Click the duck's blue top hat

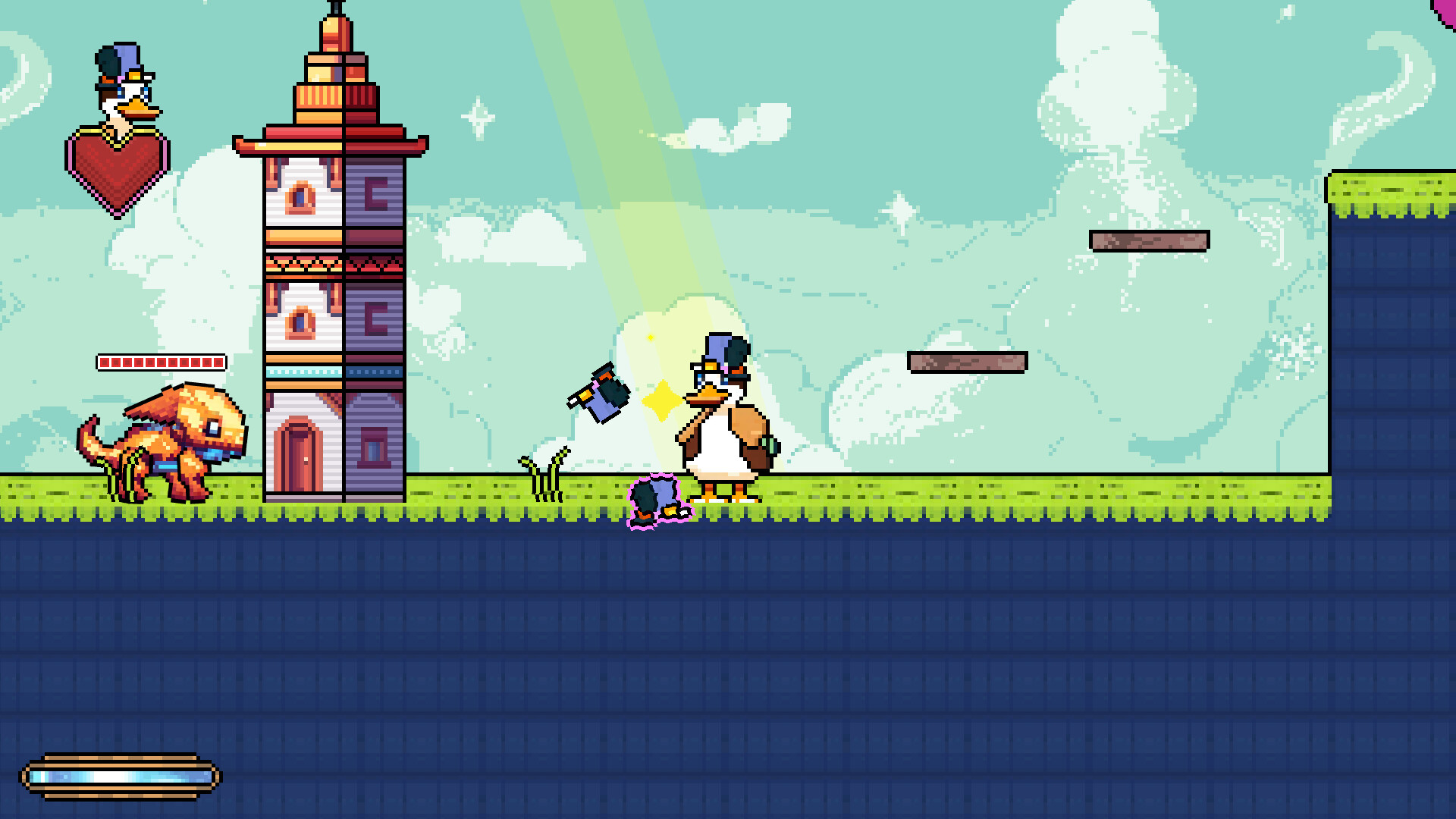pyautogui.click(x=717, y=349)
